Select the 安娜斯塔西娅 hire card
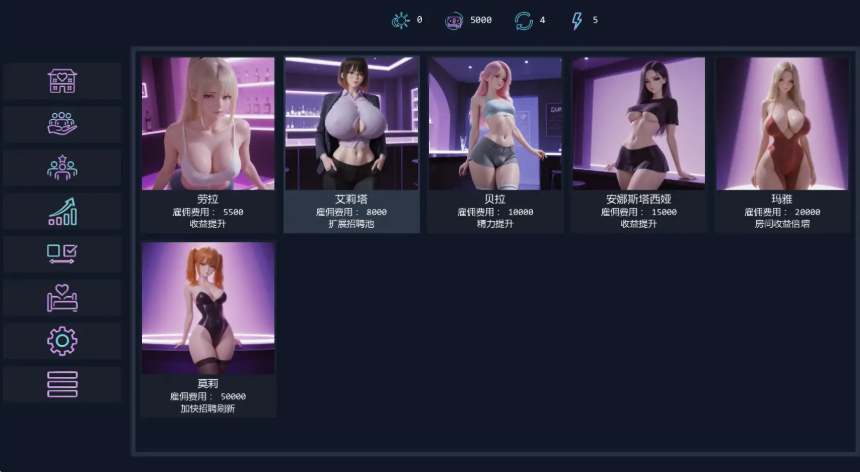 [x=638, y=144]
